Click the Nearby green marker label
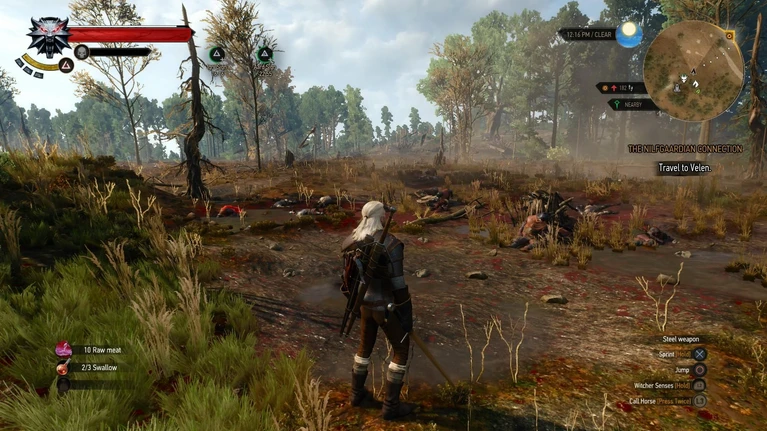Screen dimensions: 767x431 point(634,104)
